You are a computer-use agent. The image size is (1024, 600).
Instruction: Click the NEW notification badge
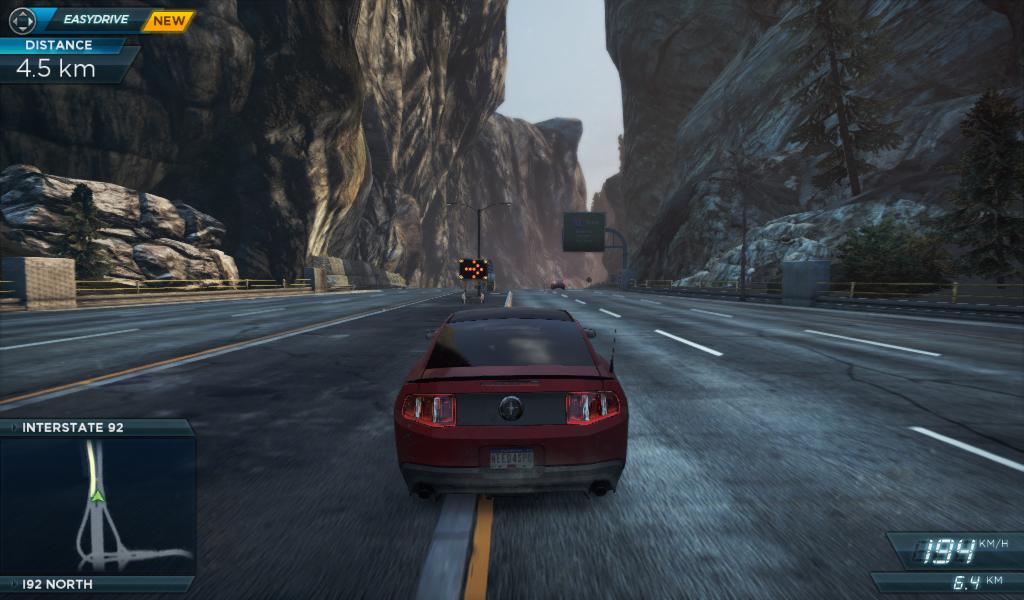click(x=167, y=20)
